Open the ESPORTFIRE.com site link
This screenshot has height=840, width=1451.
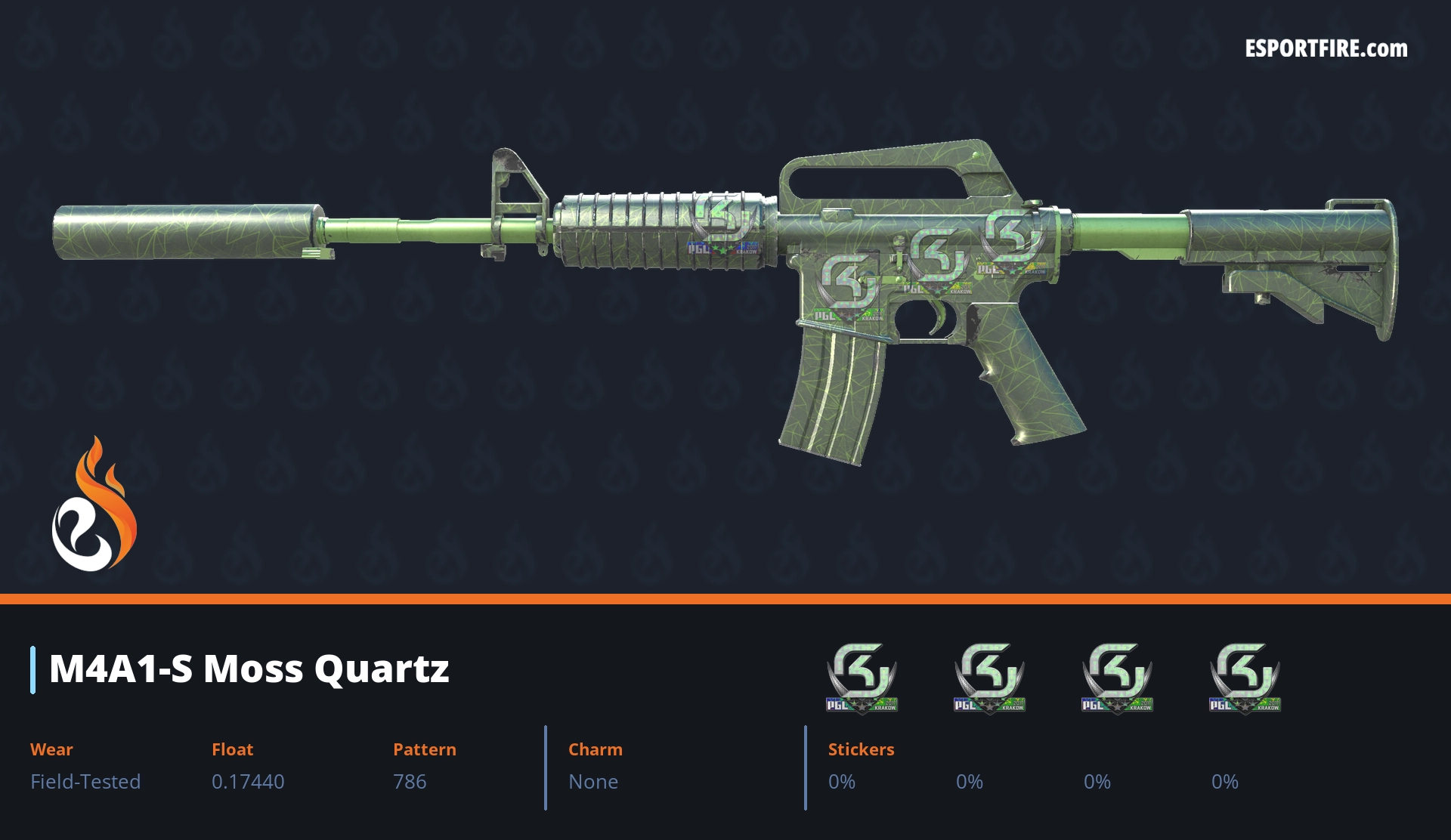pos(1326,49)
